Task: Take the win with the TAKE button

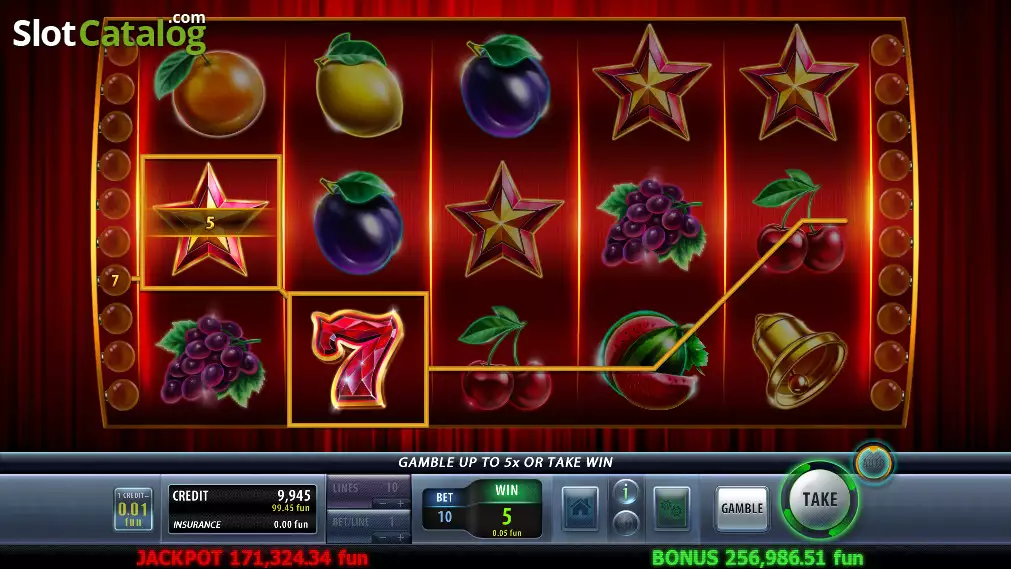Action: click(x=819, y=500)
